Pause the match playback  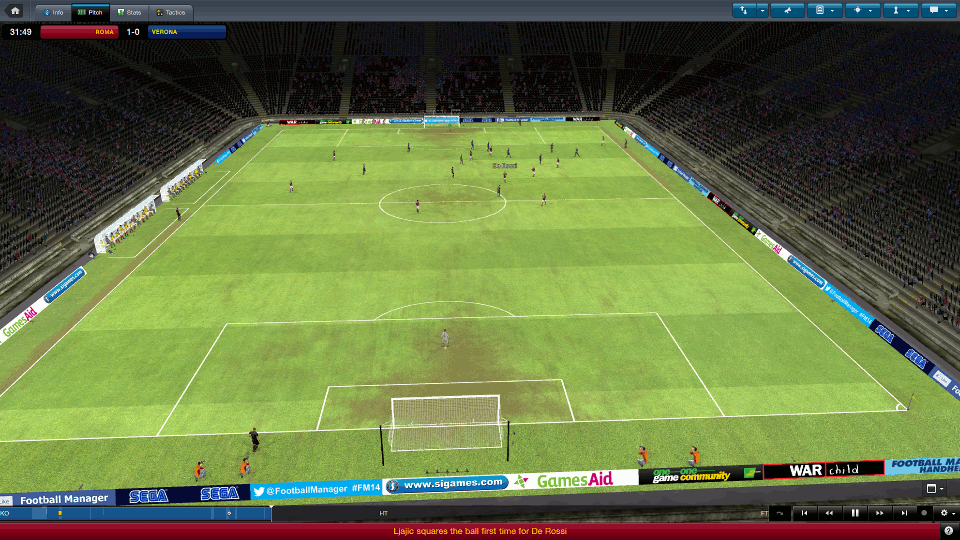coord(855,513)
